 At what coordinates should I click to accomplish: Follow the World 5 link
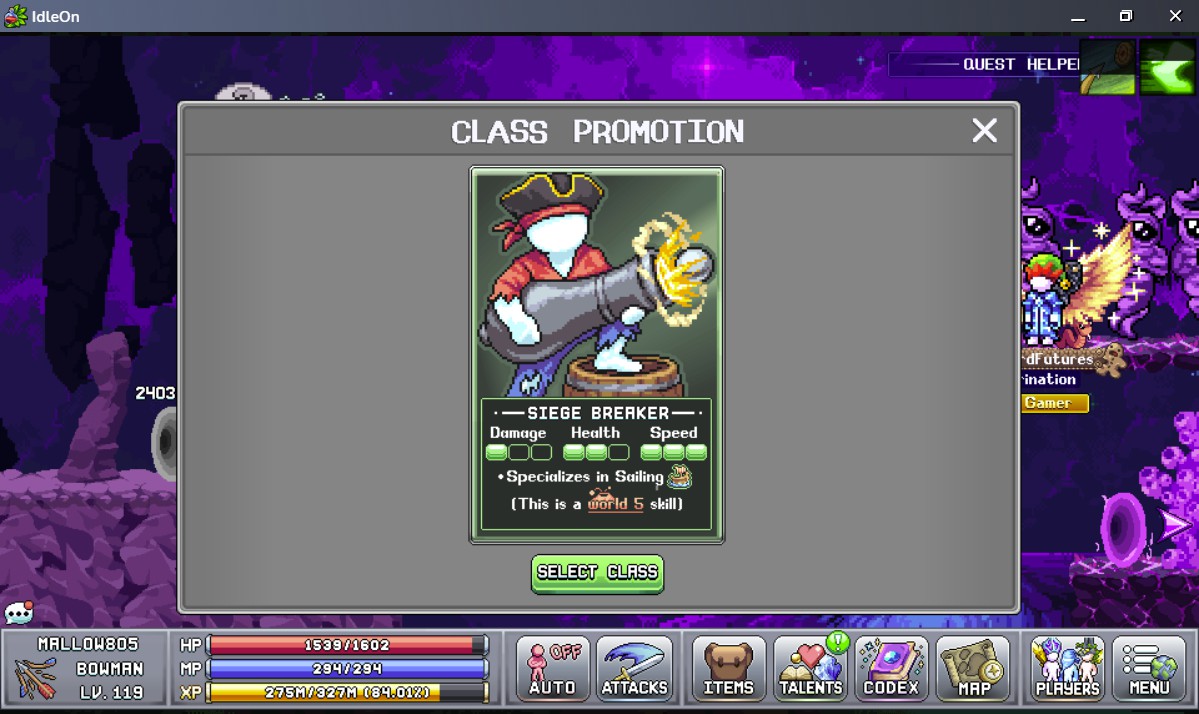pyautogui.click(x=615, y=504)
